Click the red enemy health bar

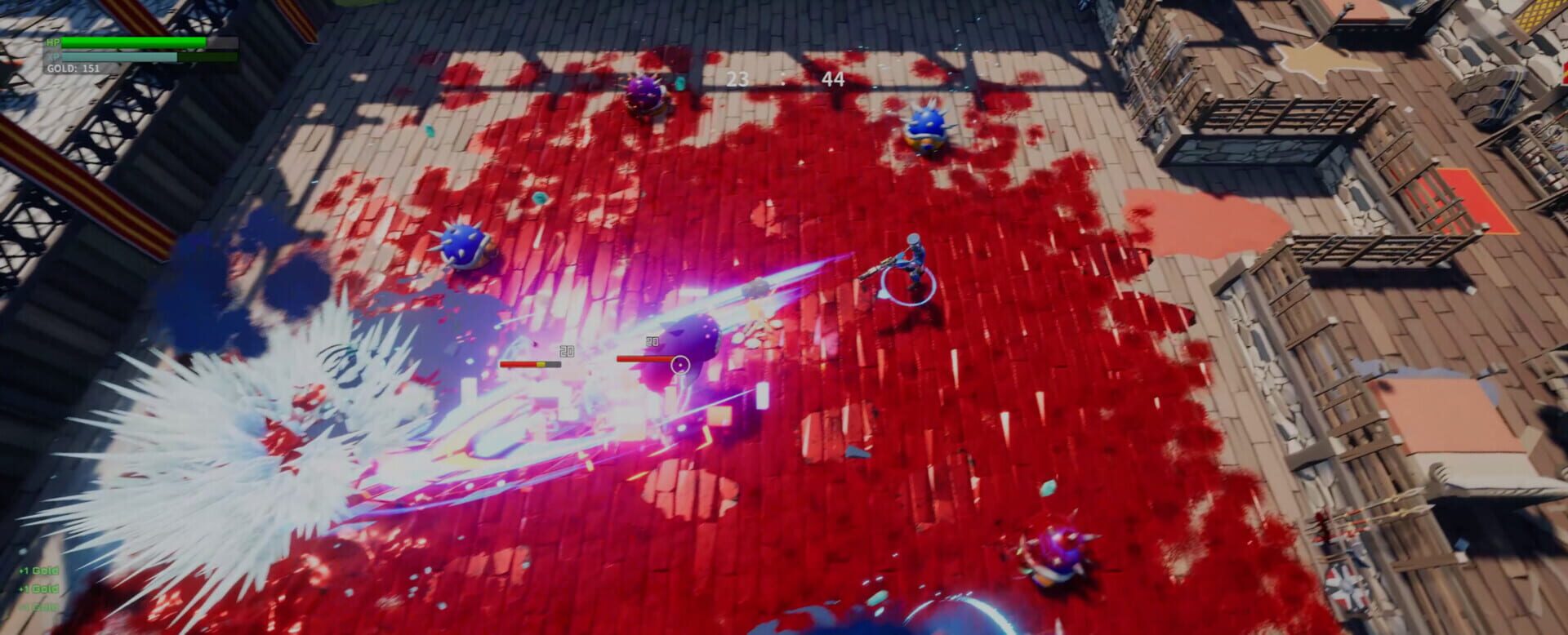(x=645, y=357)
